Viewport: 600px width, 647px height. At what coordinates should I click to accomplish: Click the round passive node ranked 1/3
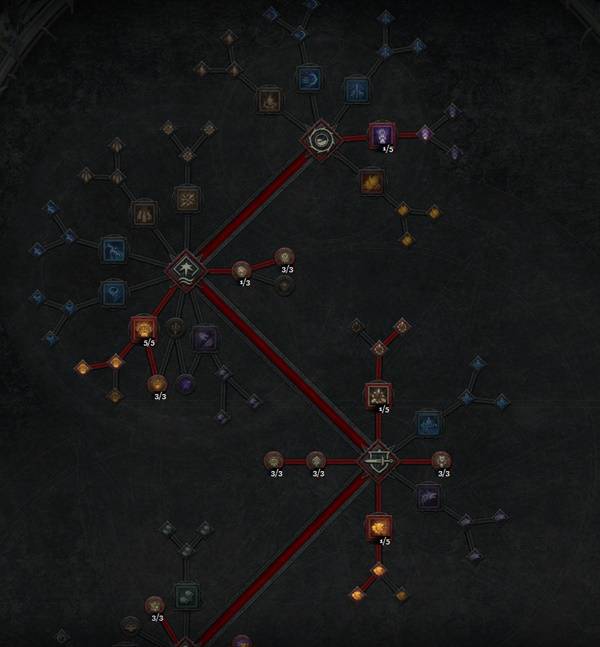click(x=241, y=269)
